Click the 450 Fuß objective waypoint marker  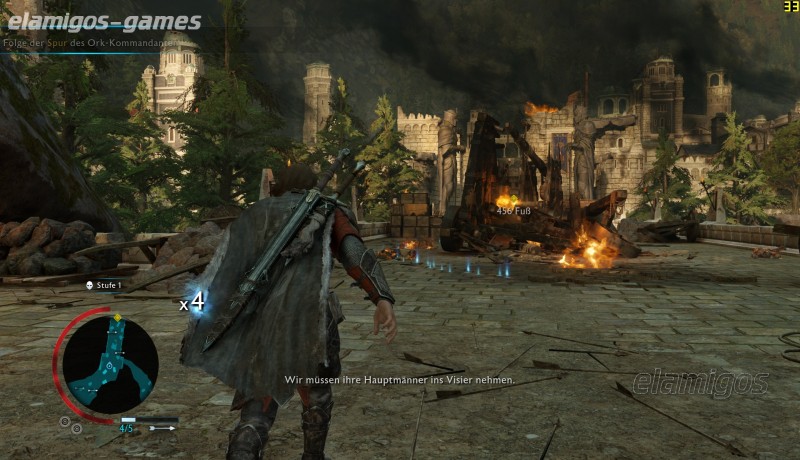pyautogui.click(x=513, y=210)
